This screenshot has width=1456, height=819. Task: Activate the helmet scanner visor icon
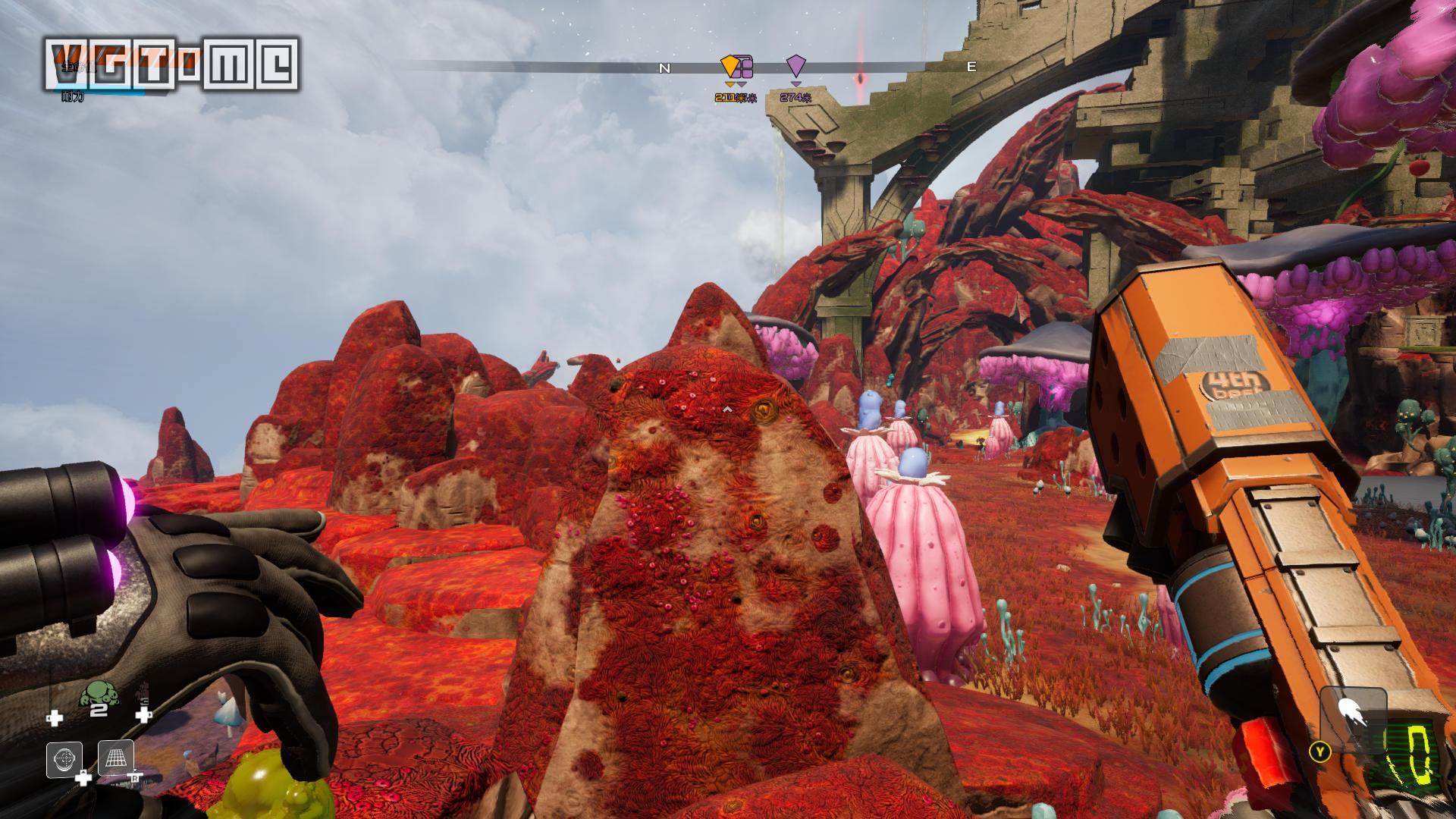tap(64, 758)
